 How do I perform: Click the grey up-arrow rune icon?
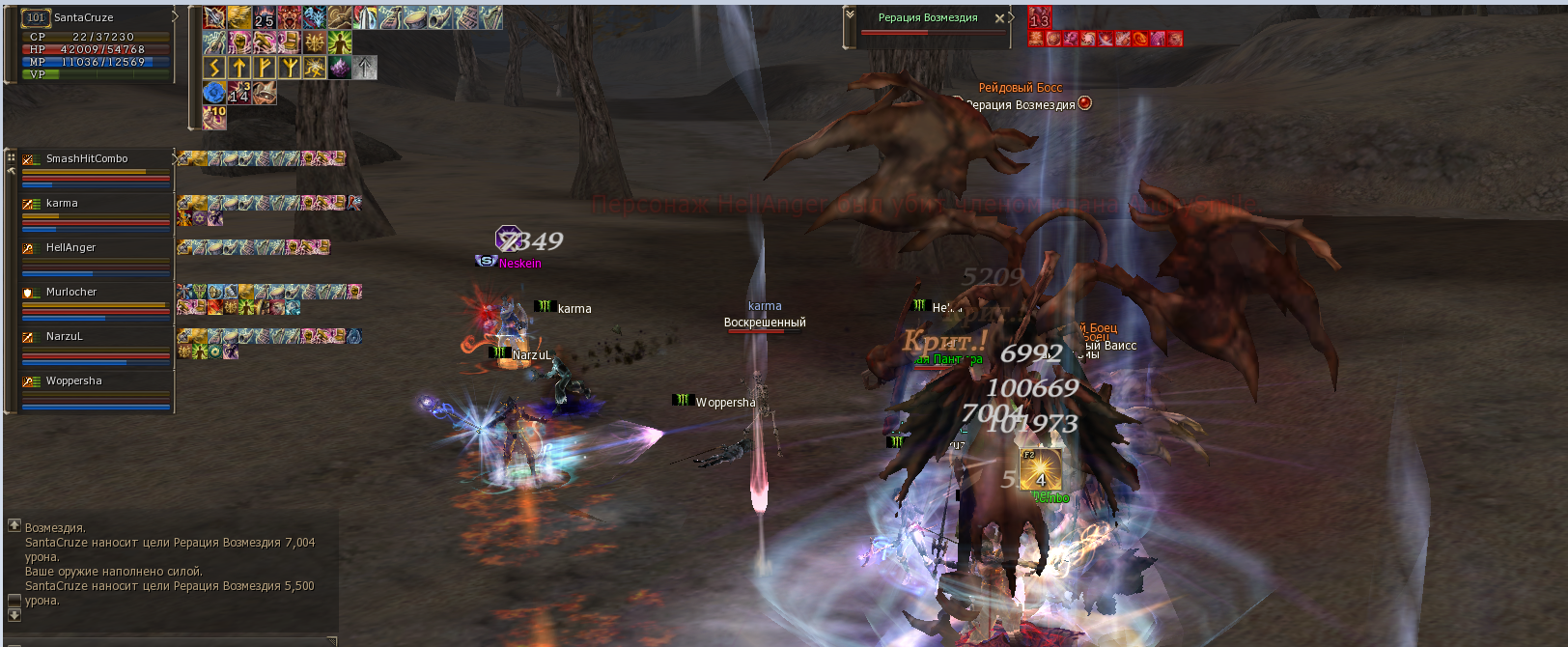coord(364,67)
